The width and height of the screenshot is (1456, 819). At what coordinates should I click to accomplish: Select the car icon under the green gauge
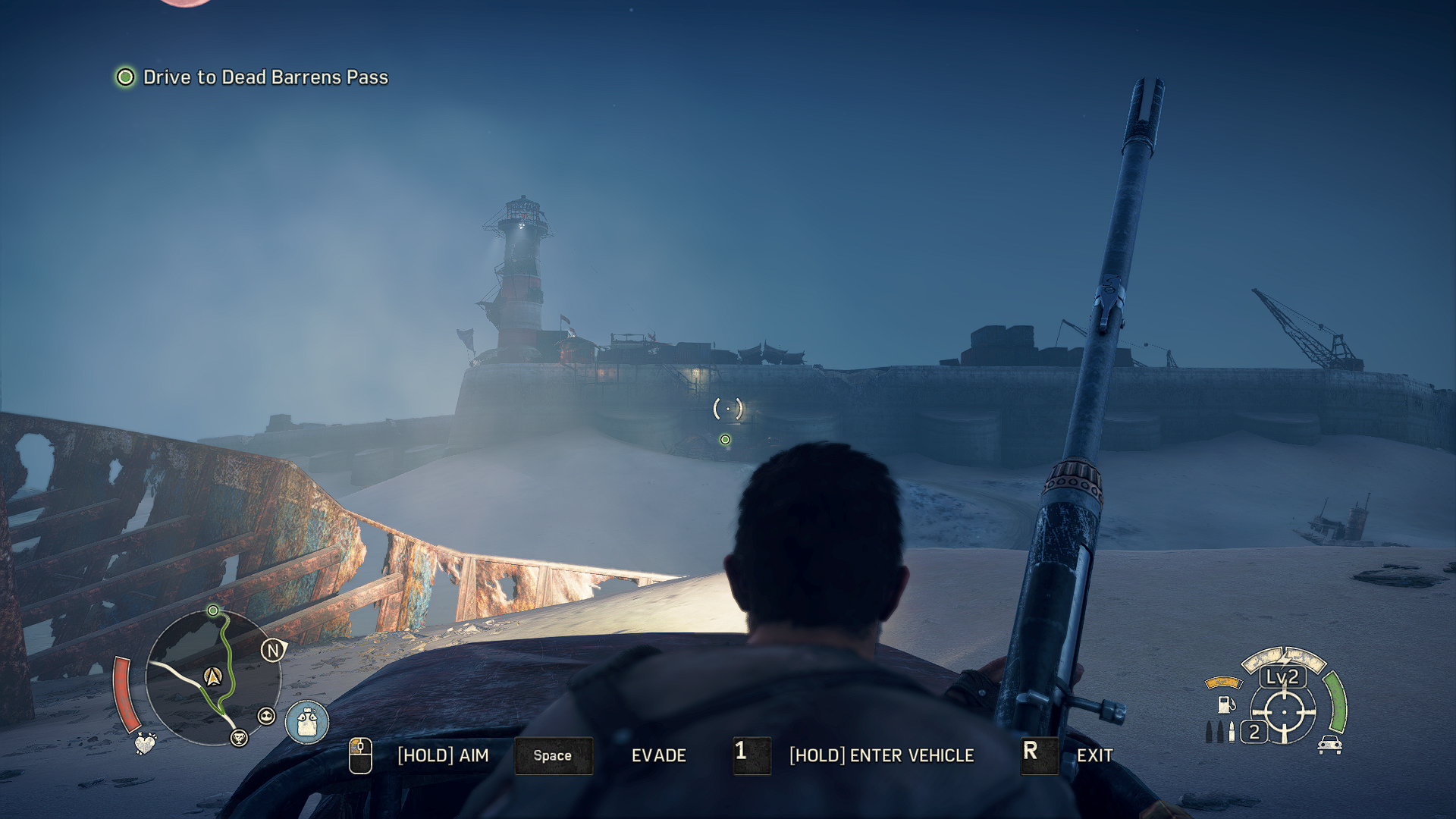[1329, 745]
